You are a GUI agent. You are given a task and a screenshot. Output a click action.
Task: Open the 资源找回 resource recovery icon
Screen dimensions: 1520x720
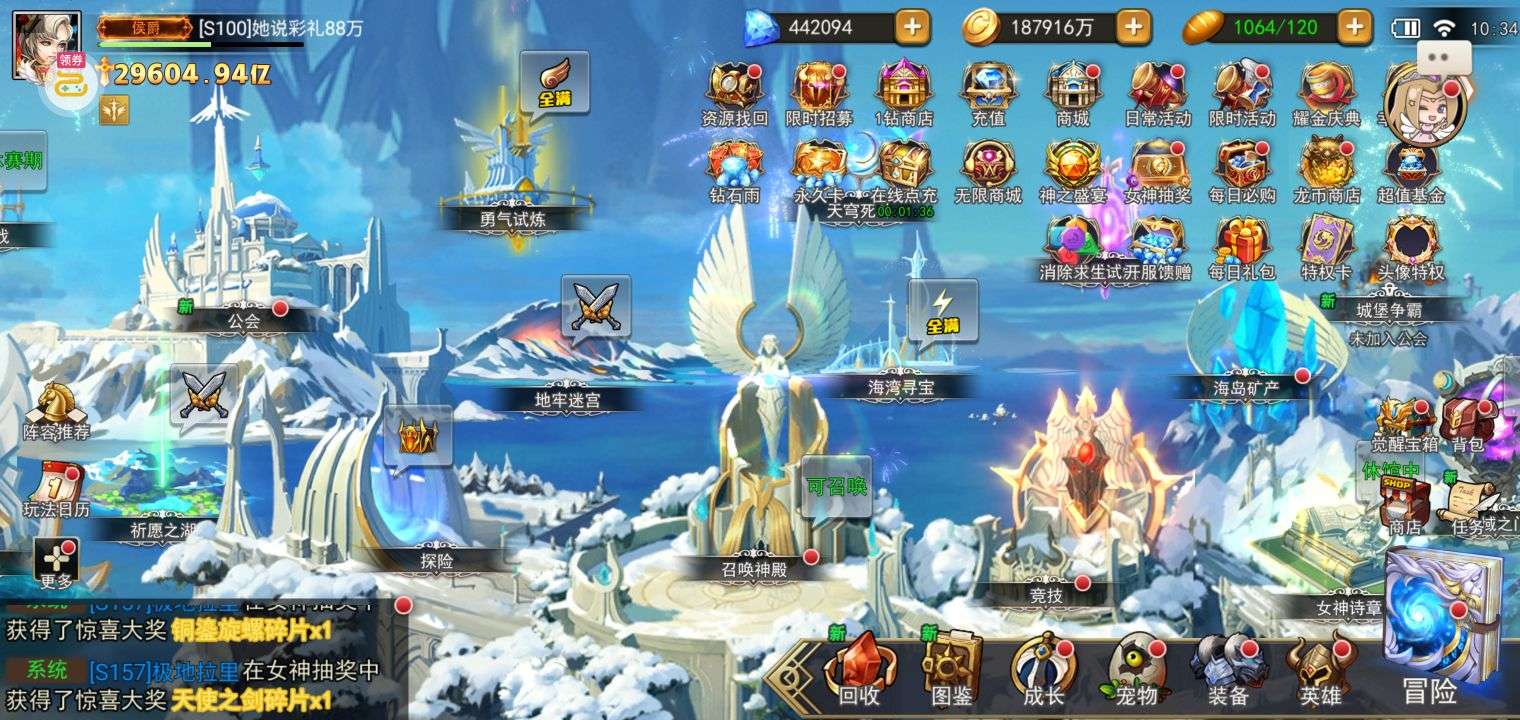(734, 90)
